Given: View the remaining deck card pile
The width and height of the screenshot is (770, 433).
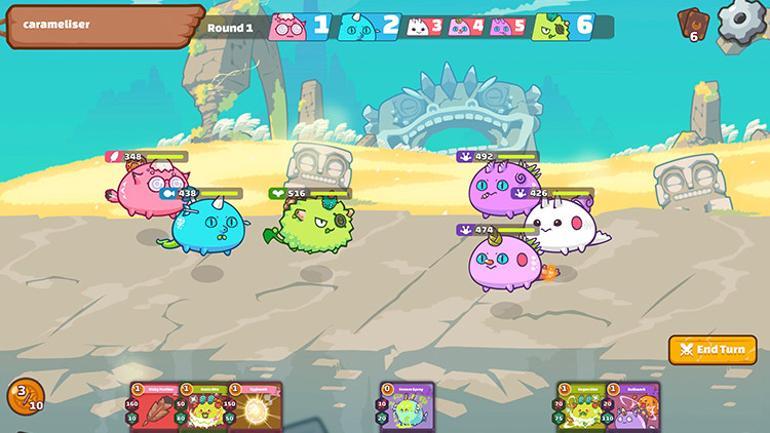Looking at the screenshot, I should click(x=692, y=23).
